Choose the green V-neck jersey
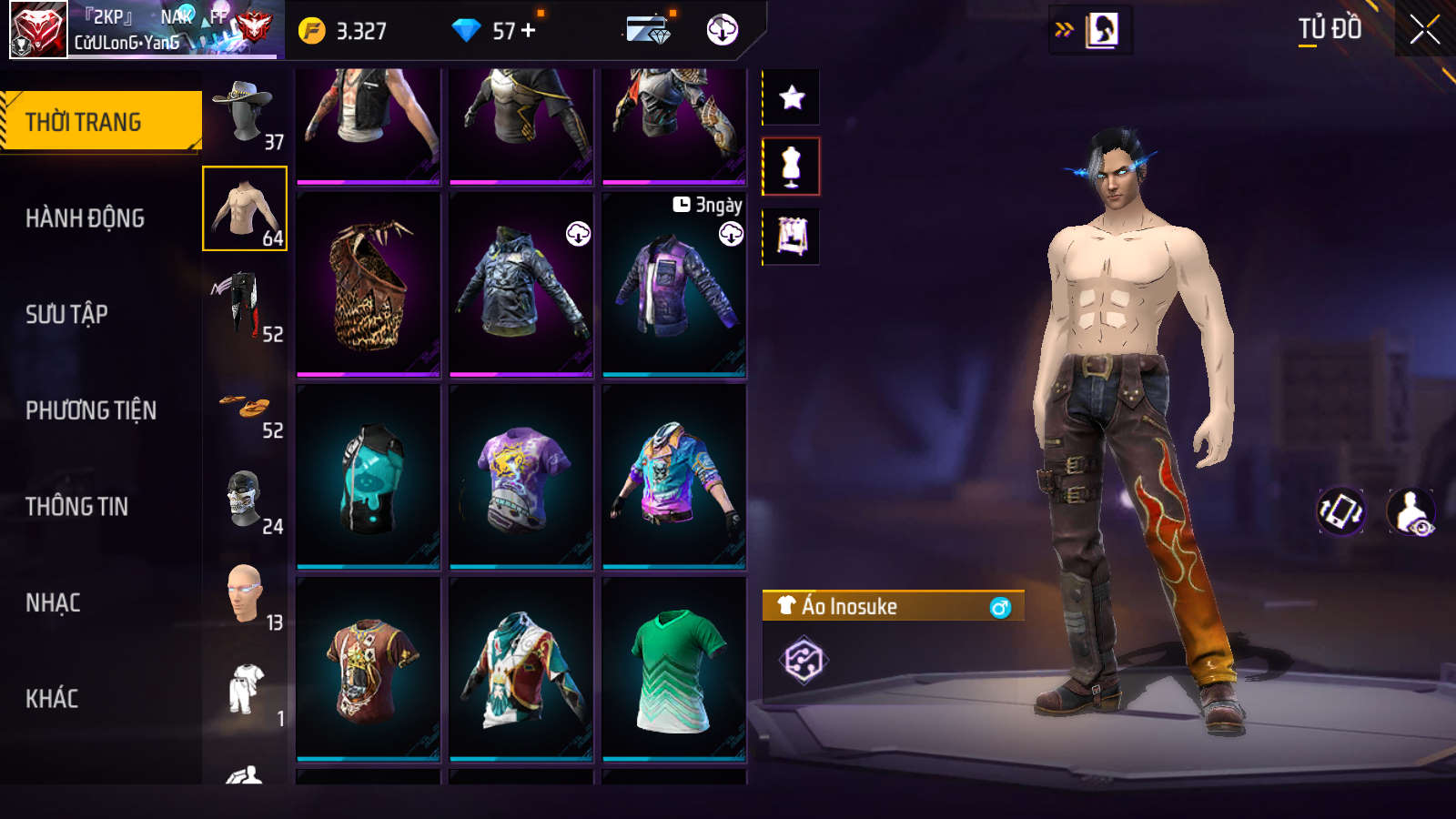 [x=674, y=670]
